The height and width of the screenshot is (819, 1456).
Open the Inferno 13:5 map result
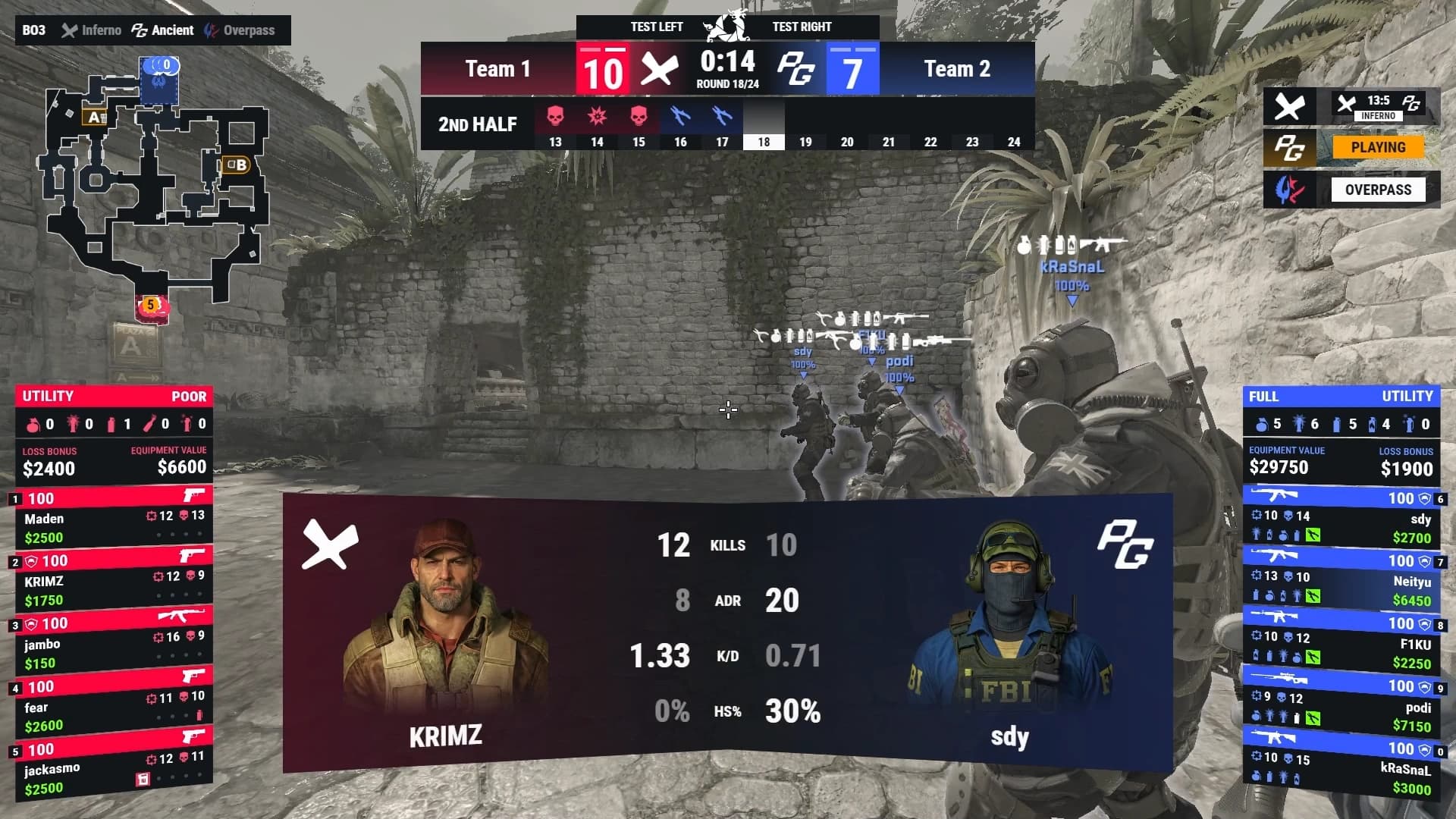(1377, 105)
